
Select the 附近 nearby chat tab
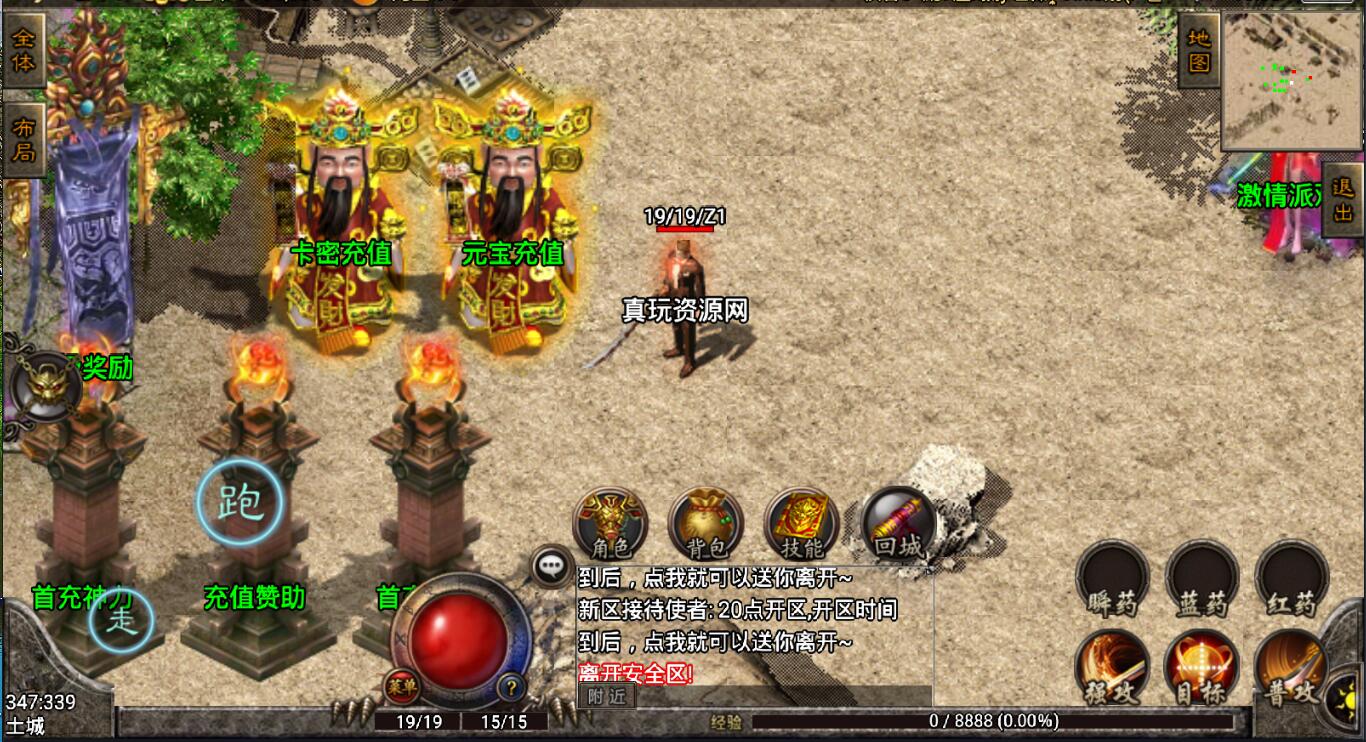click(x=606, y=696)
